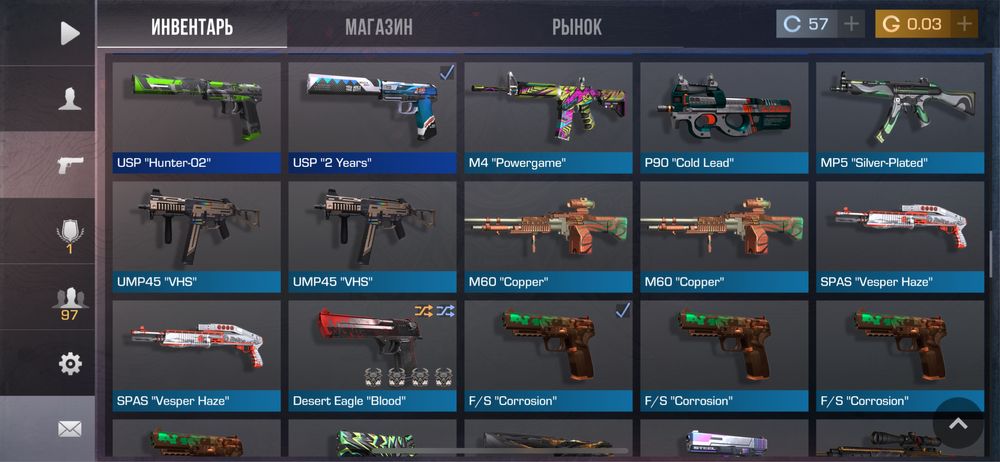
Task: Open the rank badge icon
Action: [69, 236]
